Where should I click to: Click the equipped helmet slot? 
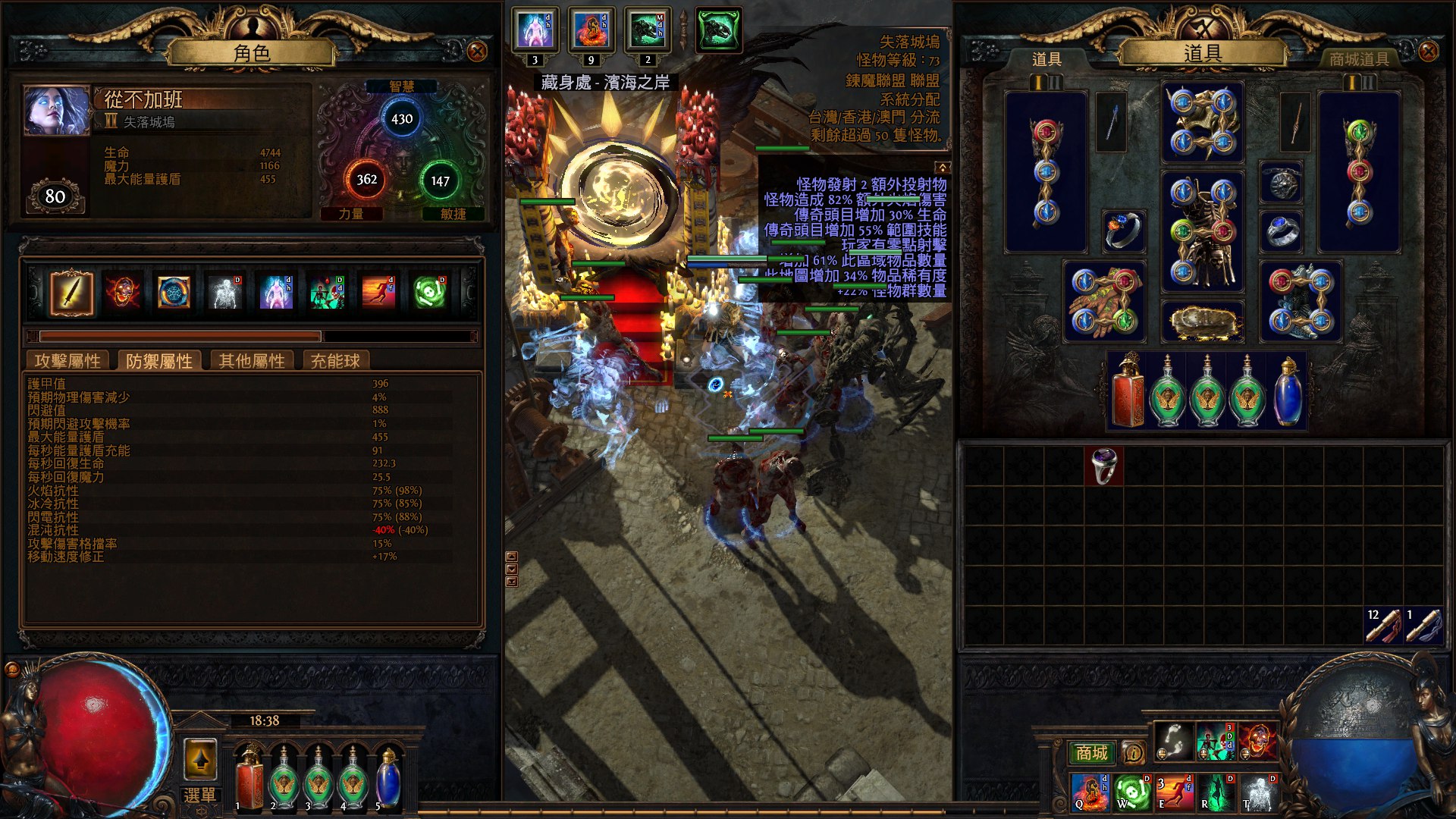pyautogui.click(x=1203, y=123)
